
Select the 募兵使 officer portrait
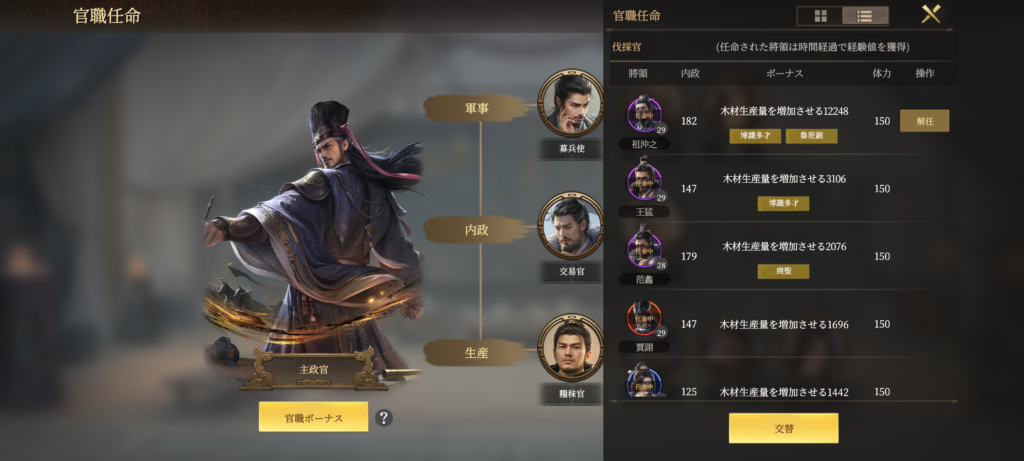point(570,101)
